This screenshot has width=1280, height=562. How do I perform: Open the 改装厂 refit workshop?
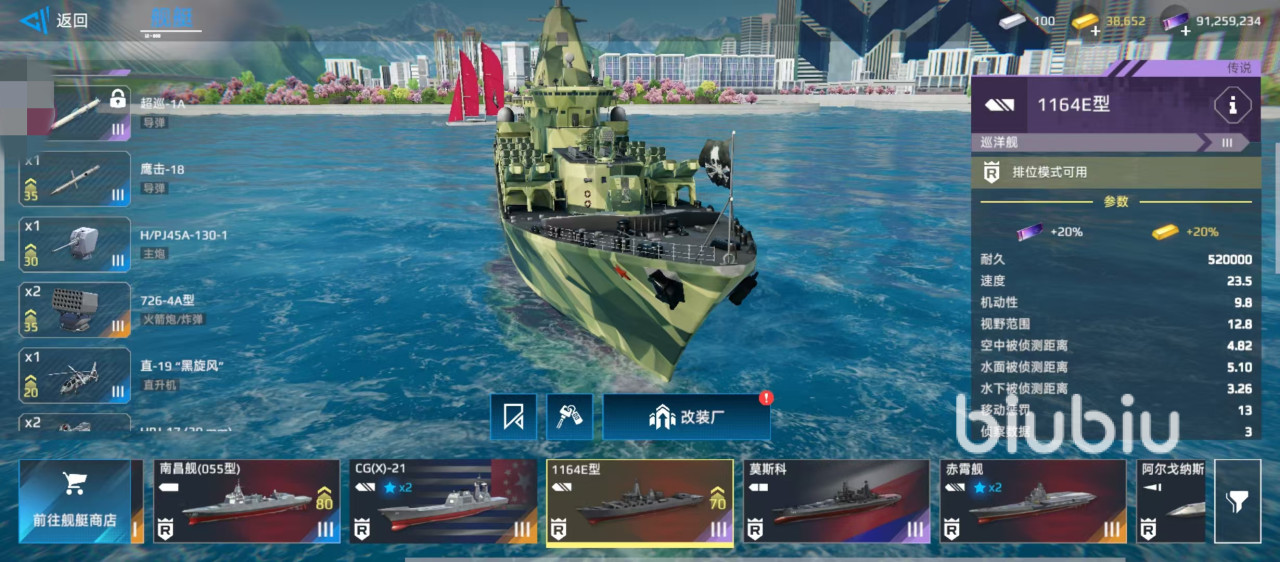tap(686, 417)
